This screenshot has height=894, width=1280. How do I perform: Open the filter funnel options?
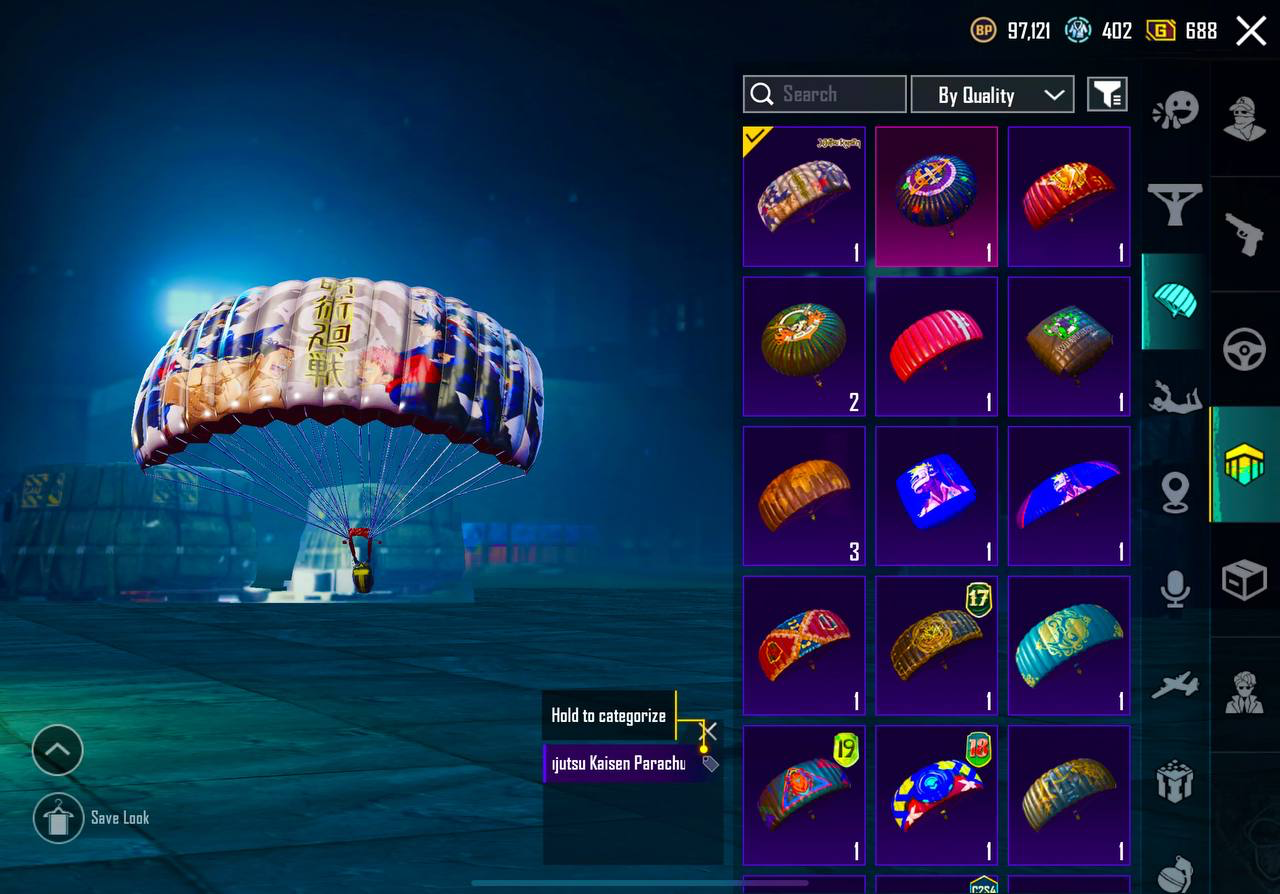click(x=1107, y=95)
